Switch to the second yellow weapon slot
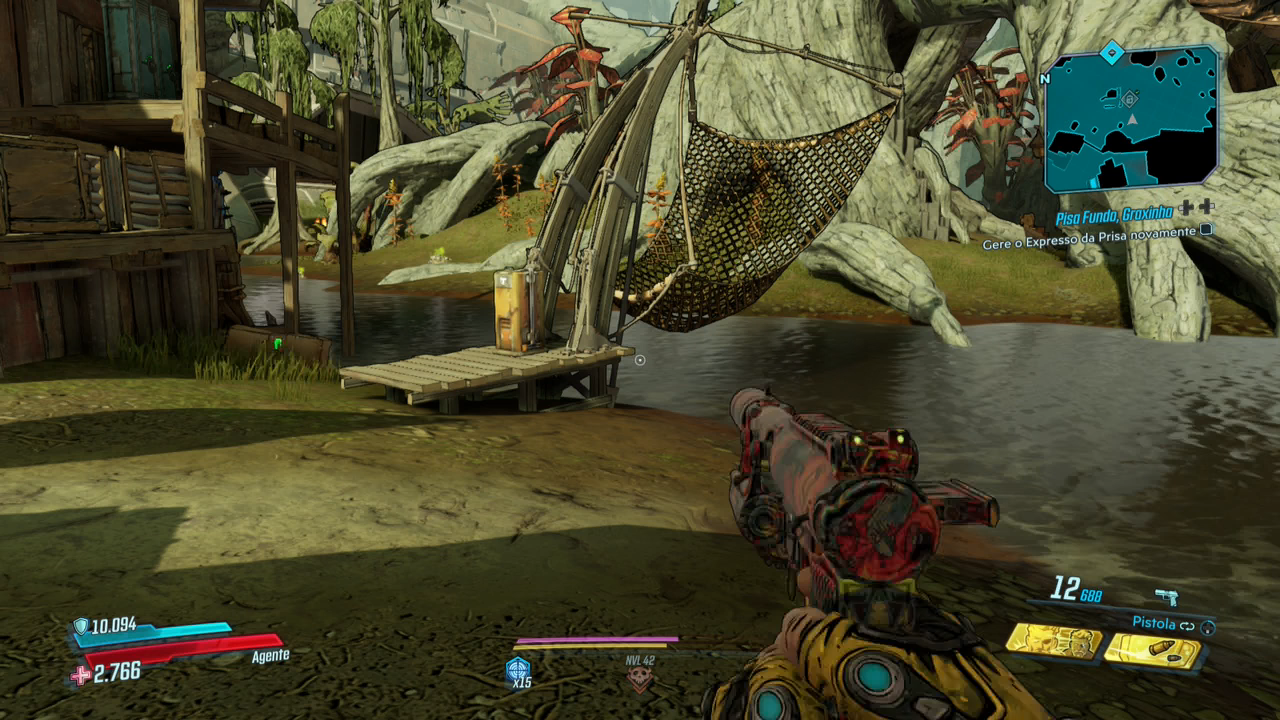Image resolution: width=1280 pixels, height=720 pixels. coord(1152,650)
